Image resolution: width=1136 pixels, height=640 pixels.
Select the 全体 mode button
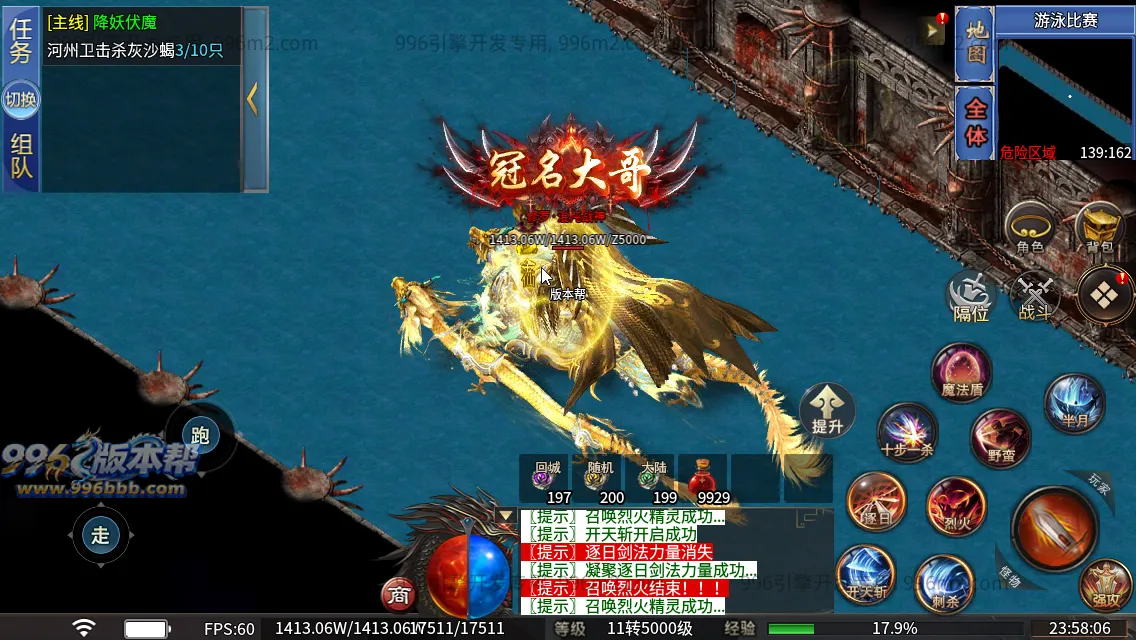tap(975, 122)
